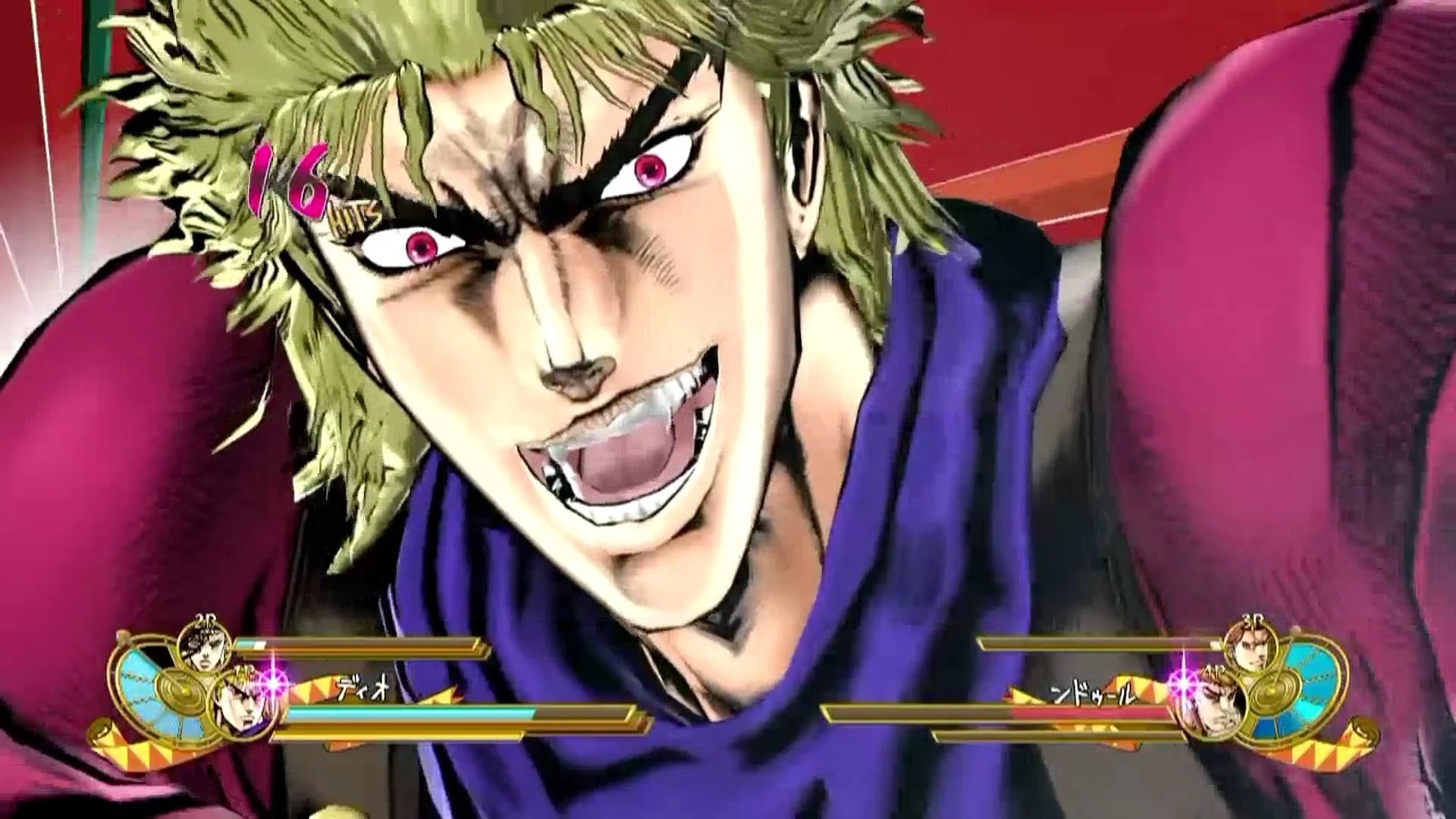The image size is (1456, 819).
Task: Click the partner portrait above N'Doul's bar
Action: click(1251, 651)
